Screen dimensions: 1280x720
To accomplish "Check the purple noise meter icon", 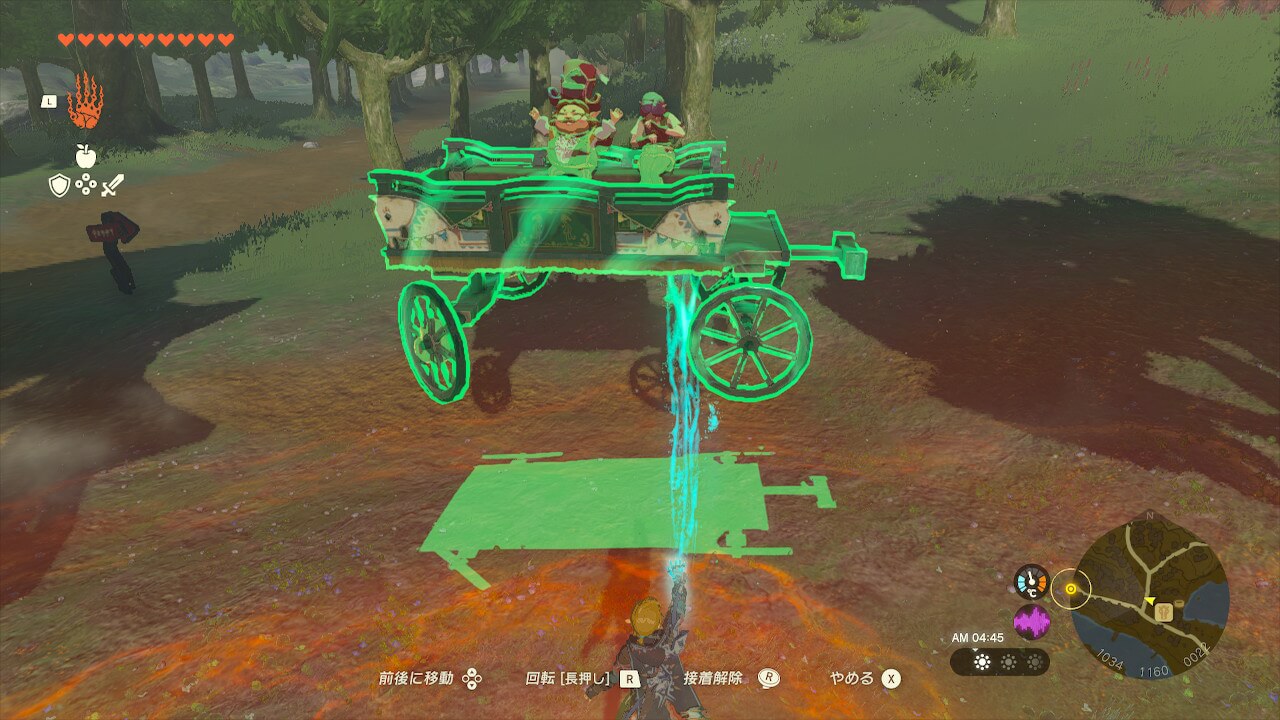I will [x=1031, y=622].
